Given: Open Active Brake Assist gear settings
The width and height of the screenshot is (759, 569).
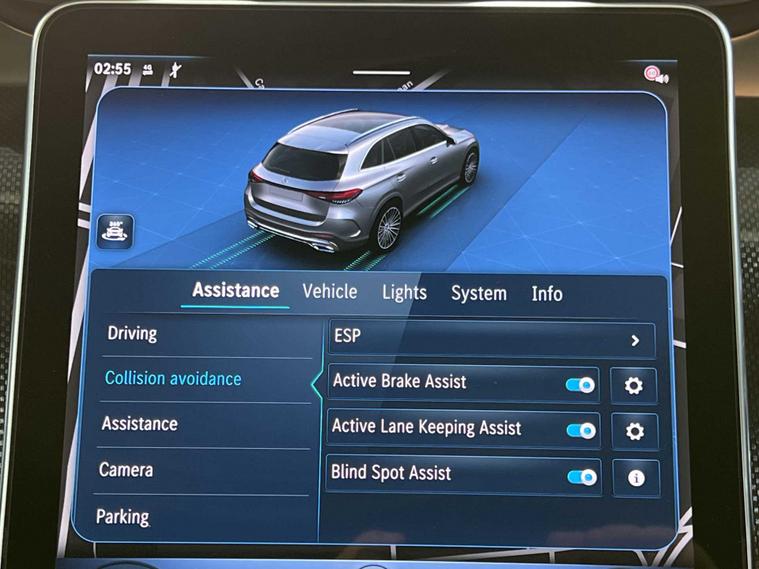Looking at the screenshot, I should 633,386.
